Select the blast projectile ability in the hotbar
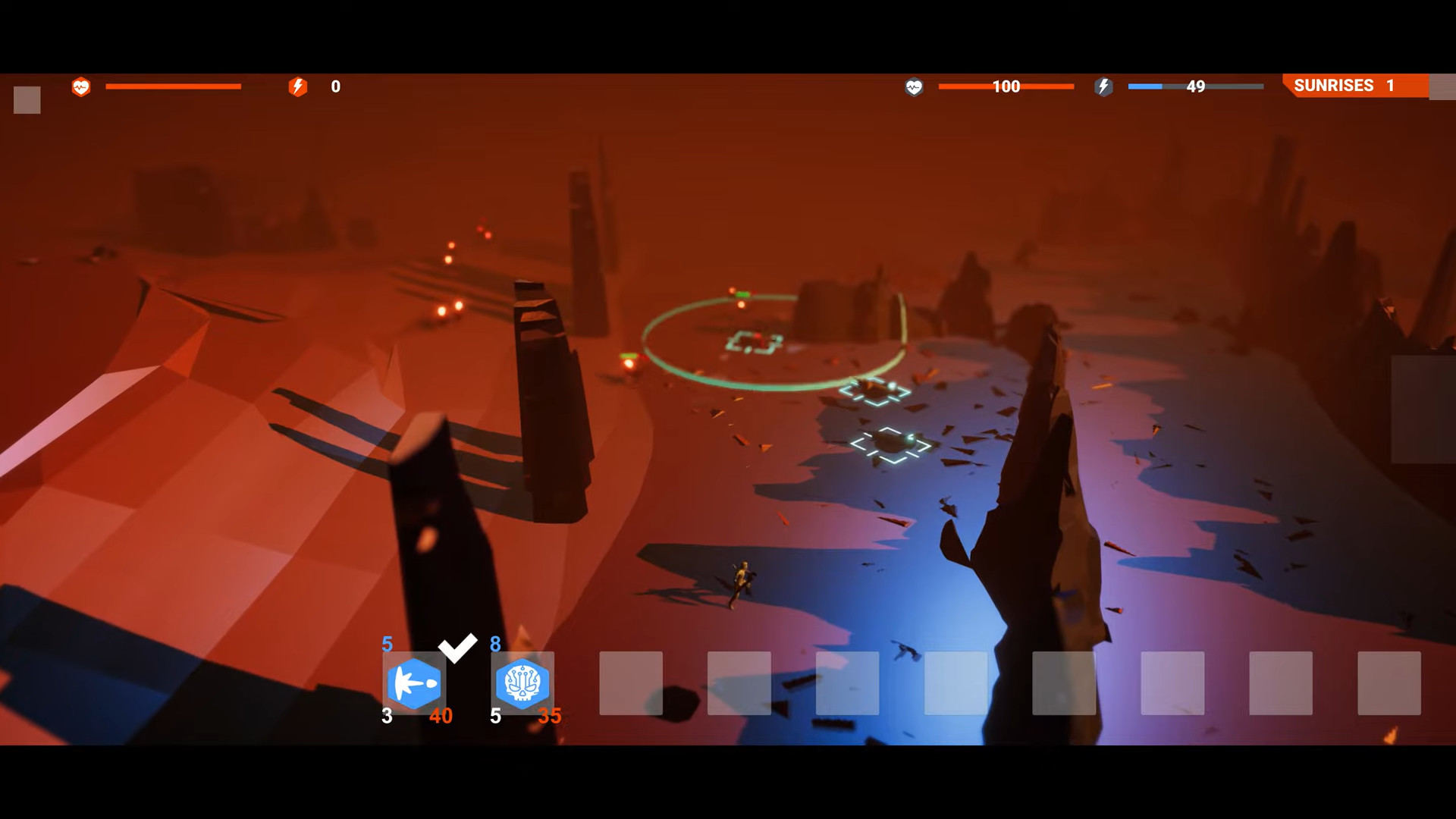The width and height of the screenshot is (1456, 819). [x=414, y=683]
